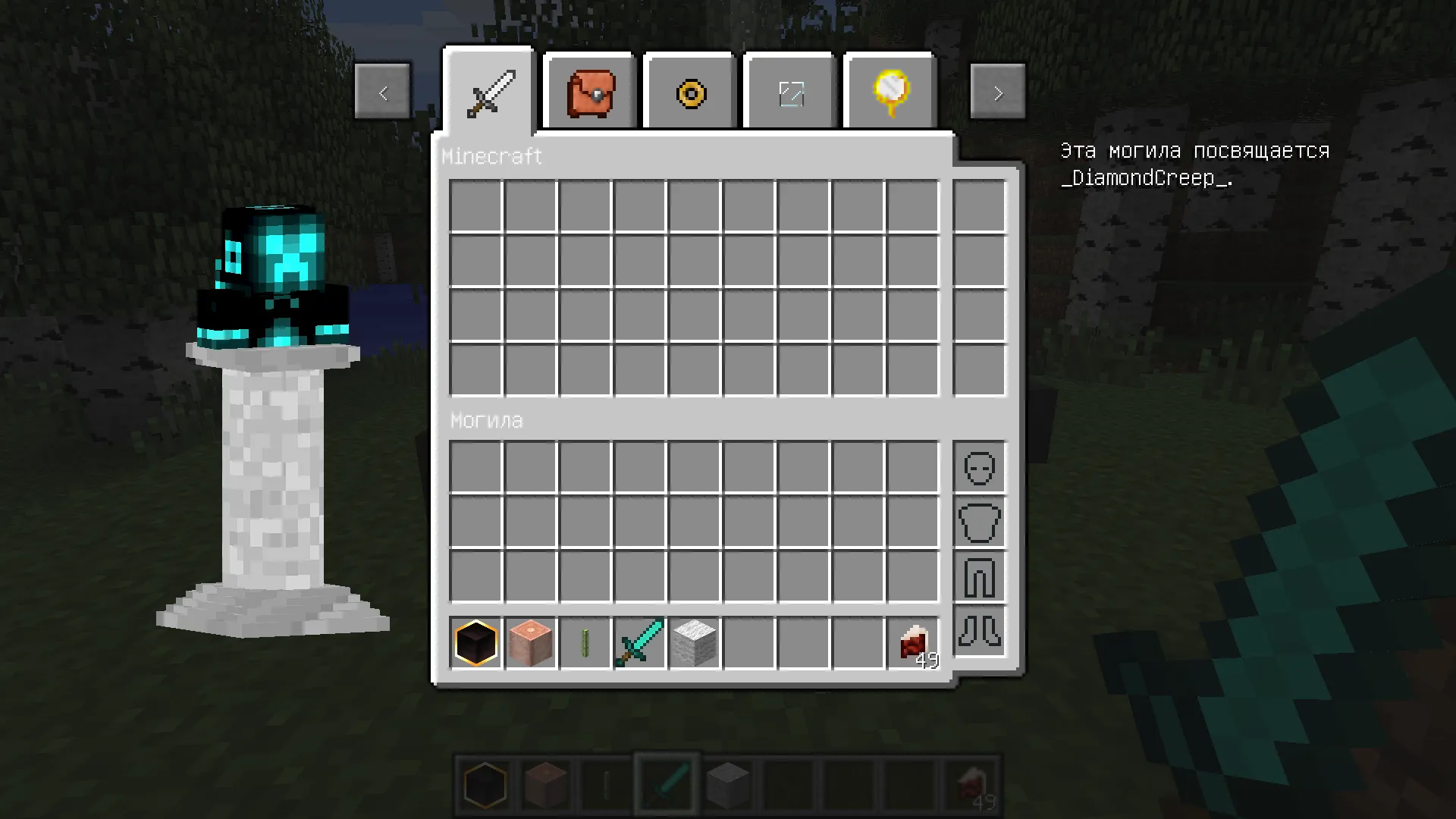
Task: Grab the copper block in the hotbar
Action: point(531,643)
